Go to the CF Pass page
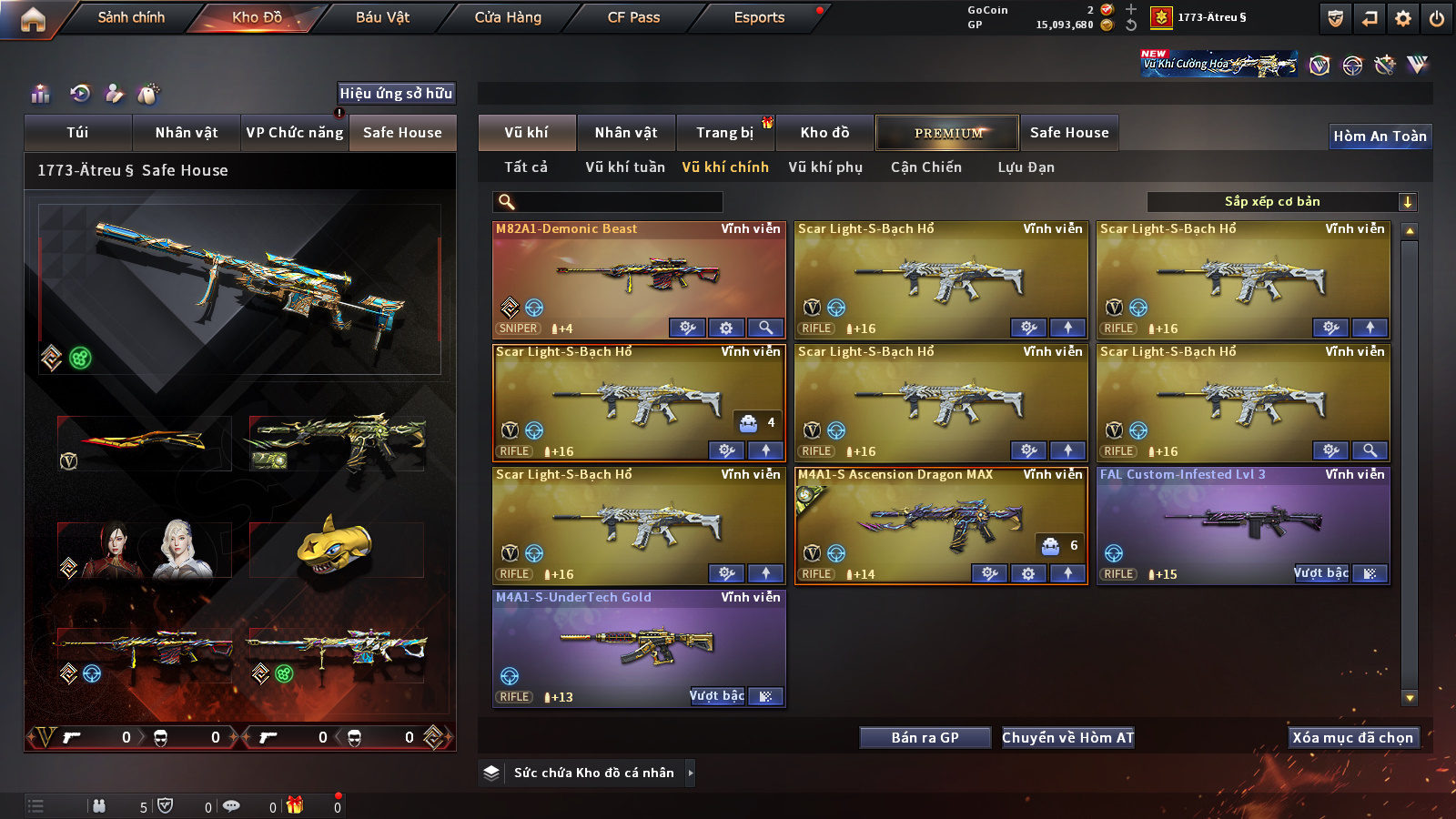Screen dimensions: 1456x819 click(633, 17)
